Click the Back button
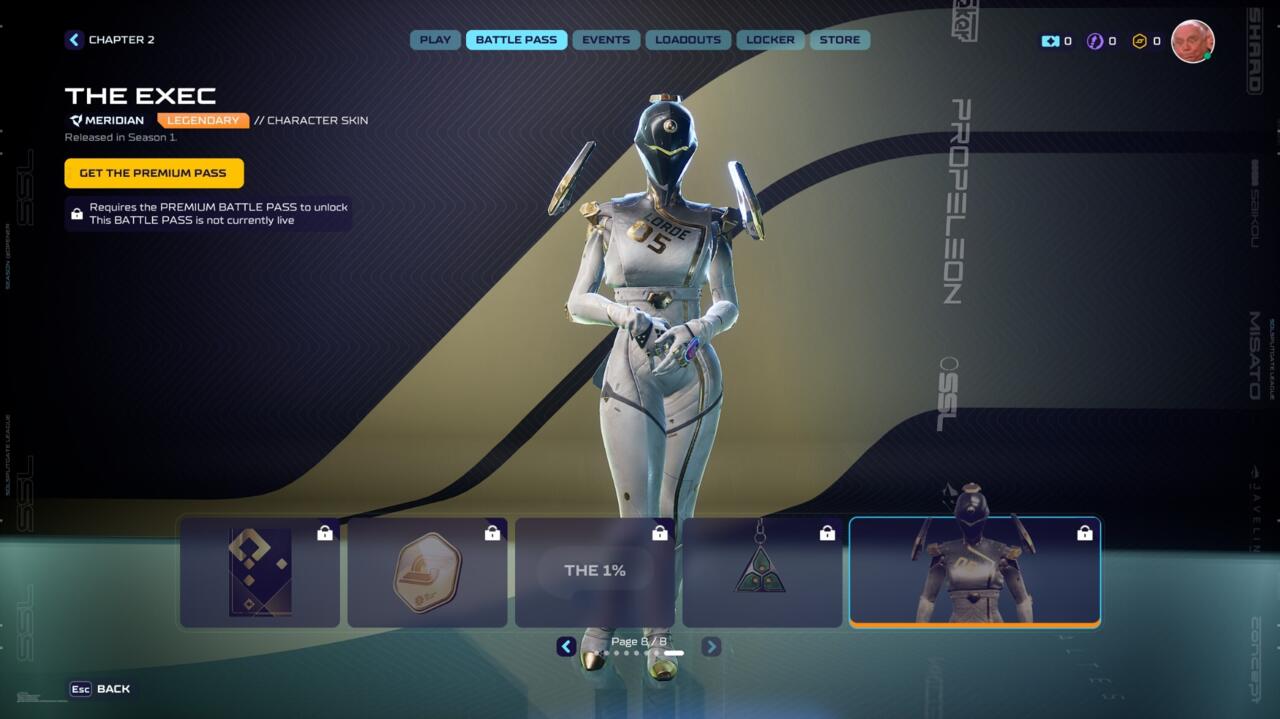Image resolution: width=1280 pixels, height=719 pixels. 100,689
